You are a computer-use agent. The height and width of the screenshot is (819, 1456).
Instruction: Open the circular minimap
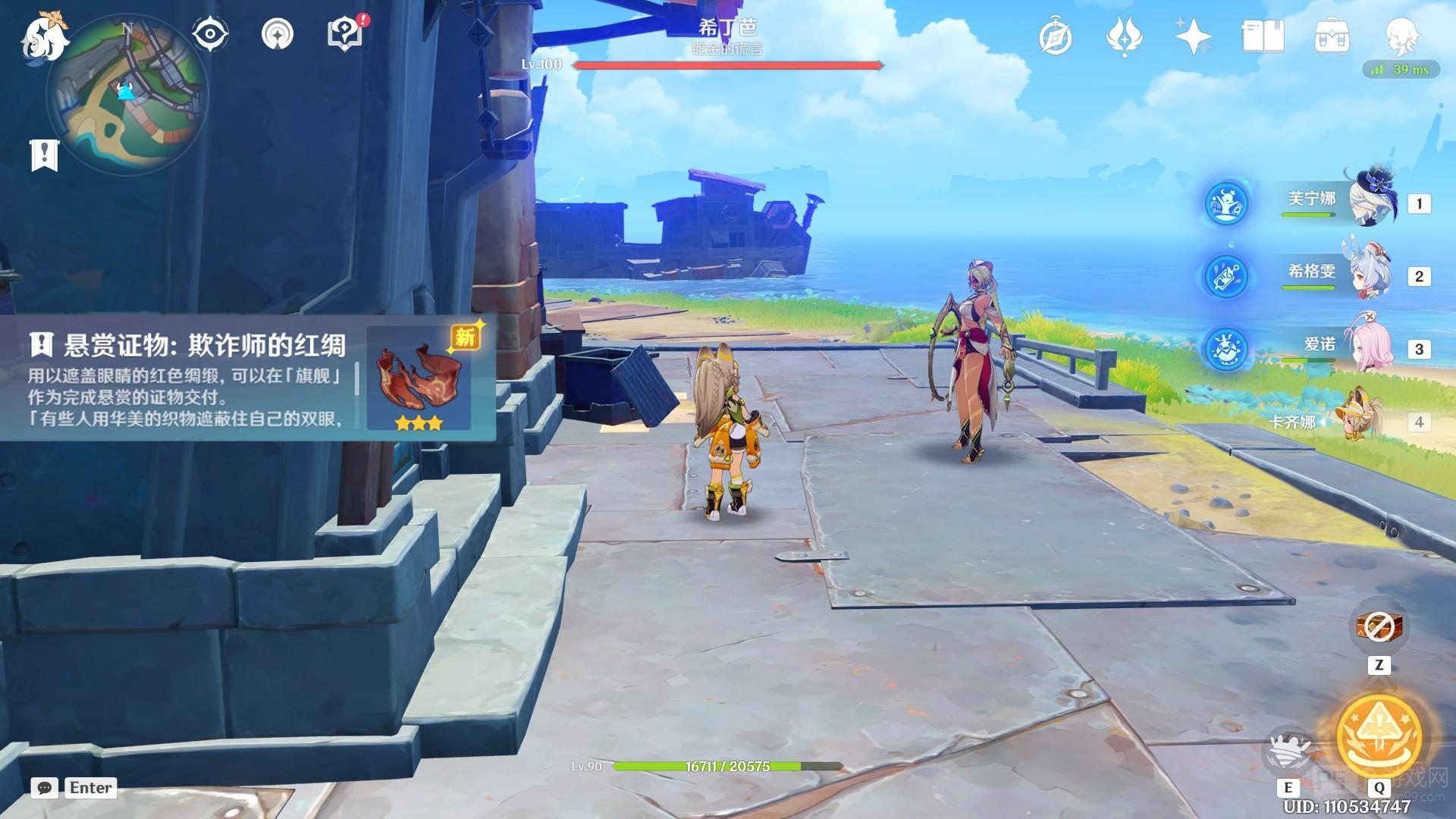pos(127,94)
